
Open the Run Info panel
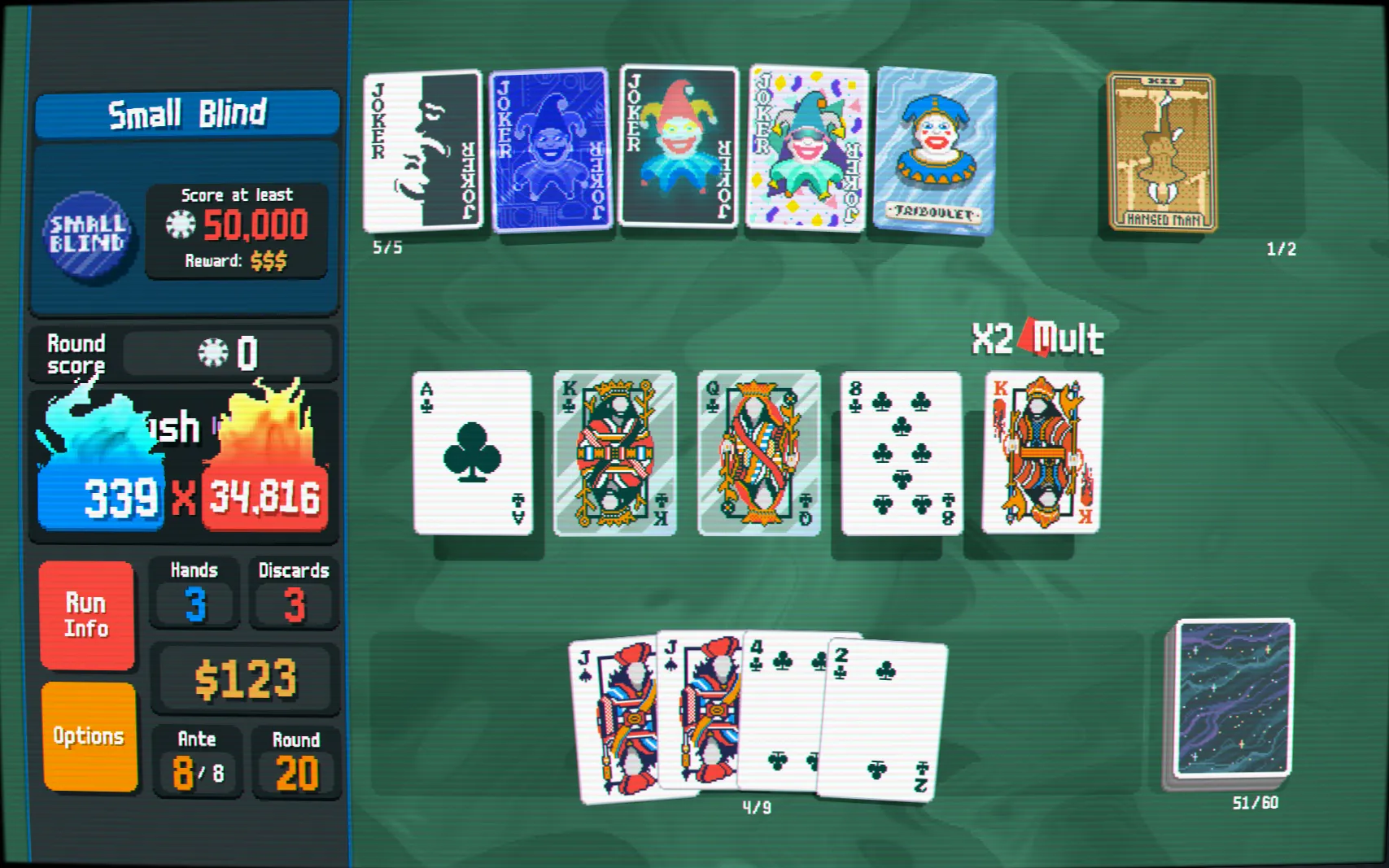(86, 615)
